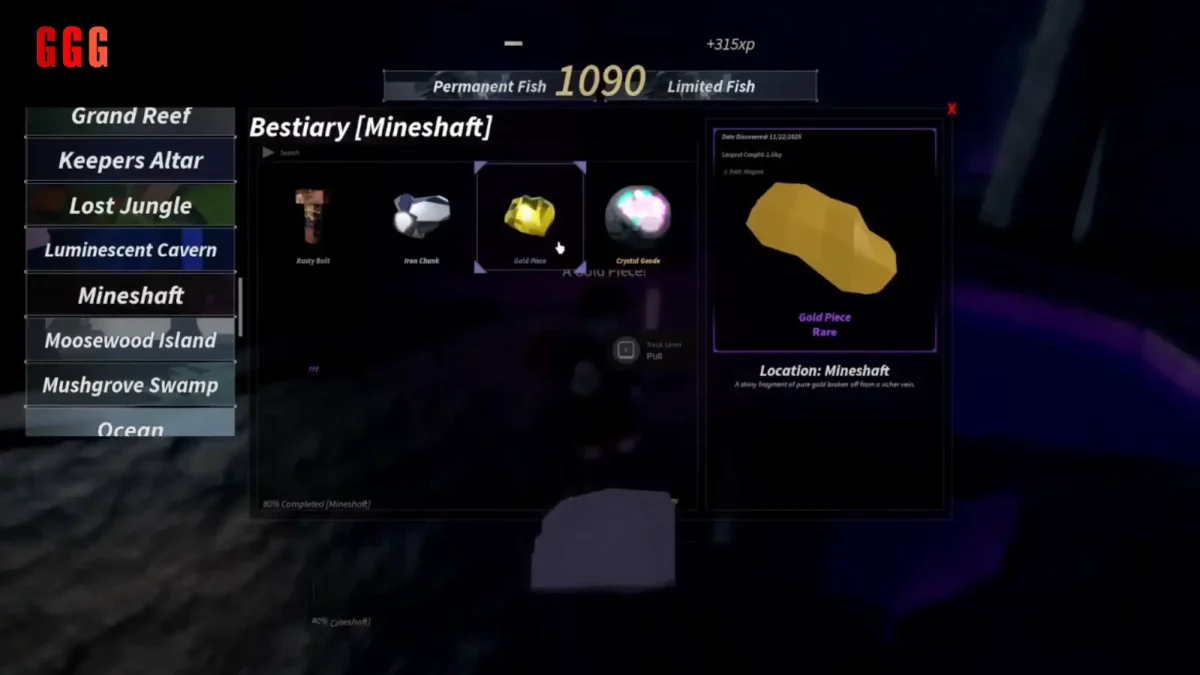The width and height of the screenshot is (1200, 675).
Task: Select Keepers Altar from location list
Action: 131,161
